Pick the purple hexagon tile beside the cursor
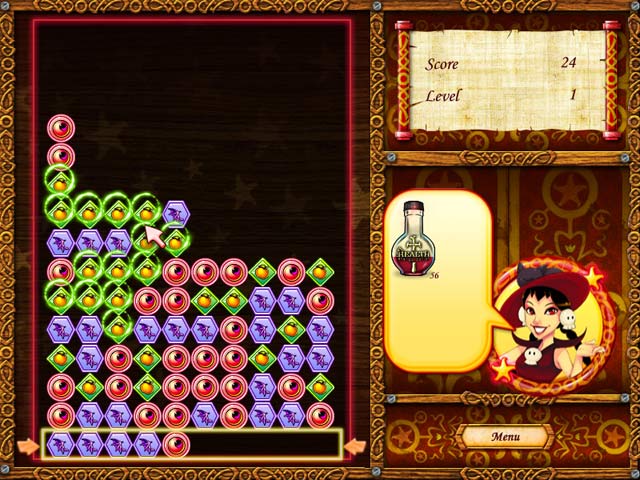The width and height of the screenshot is (640, 480). click(176, 212)
